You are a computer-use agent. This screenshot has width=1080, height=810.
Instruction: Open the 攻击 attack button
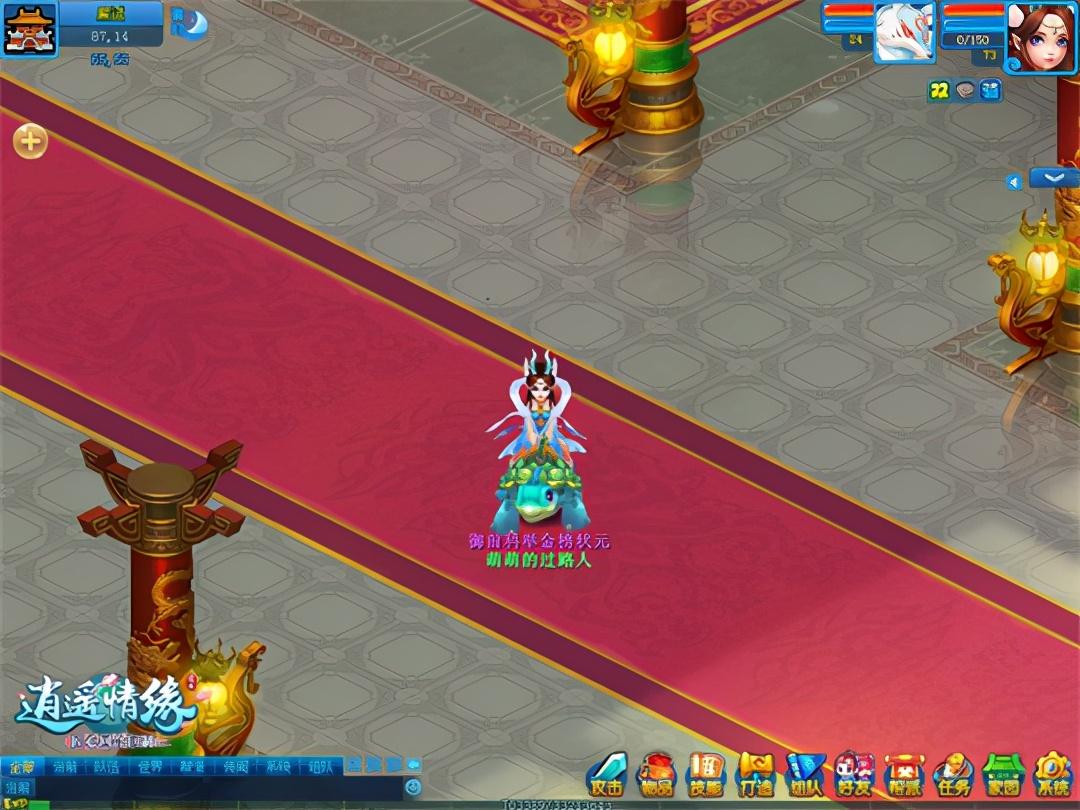(606, 774)
